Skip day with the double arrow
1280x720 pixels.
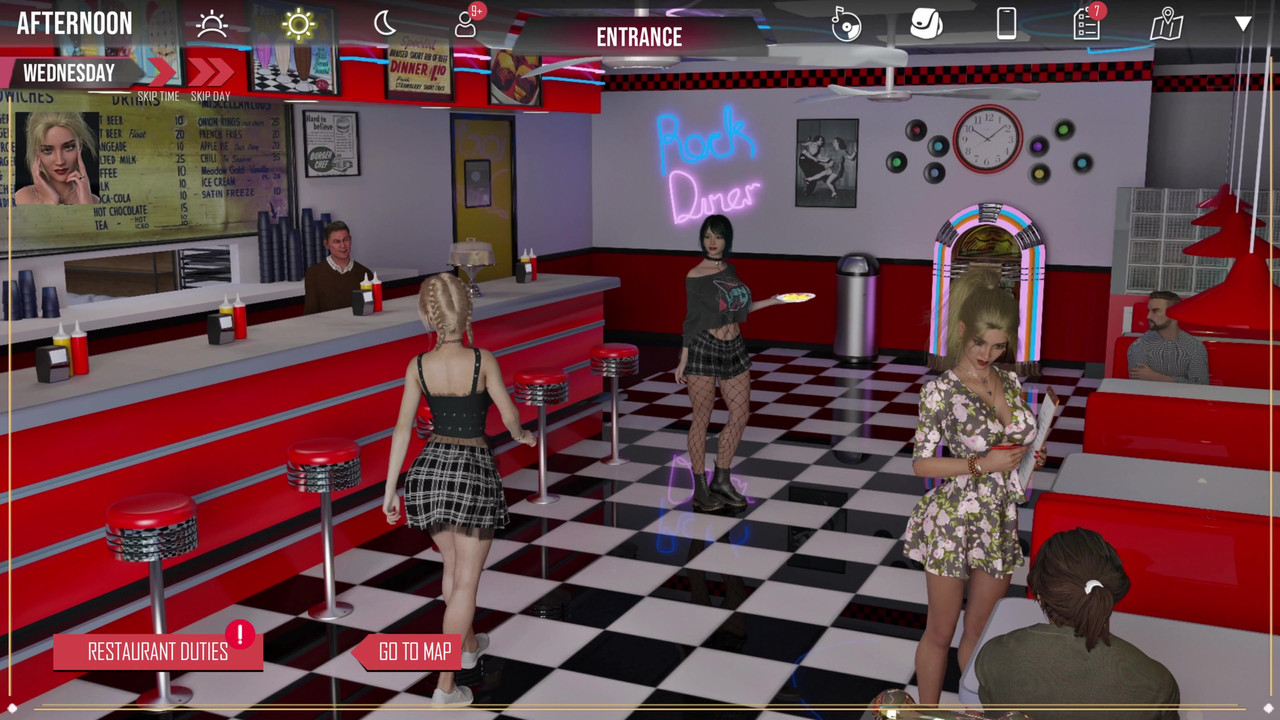click(x=210, y=72)
